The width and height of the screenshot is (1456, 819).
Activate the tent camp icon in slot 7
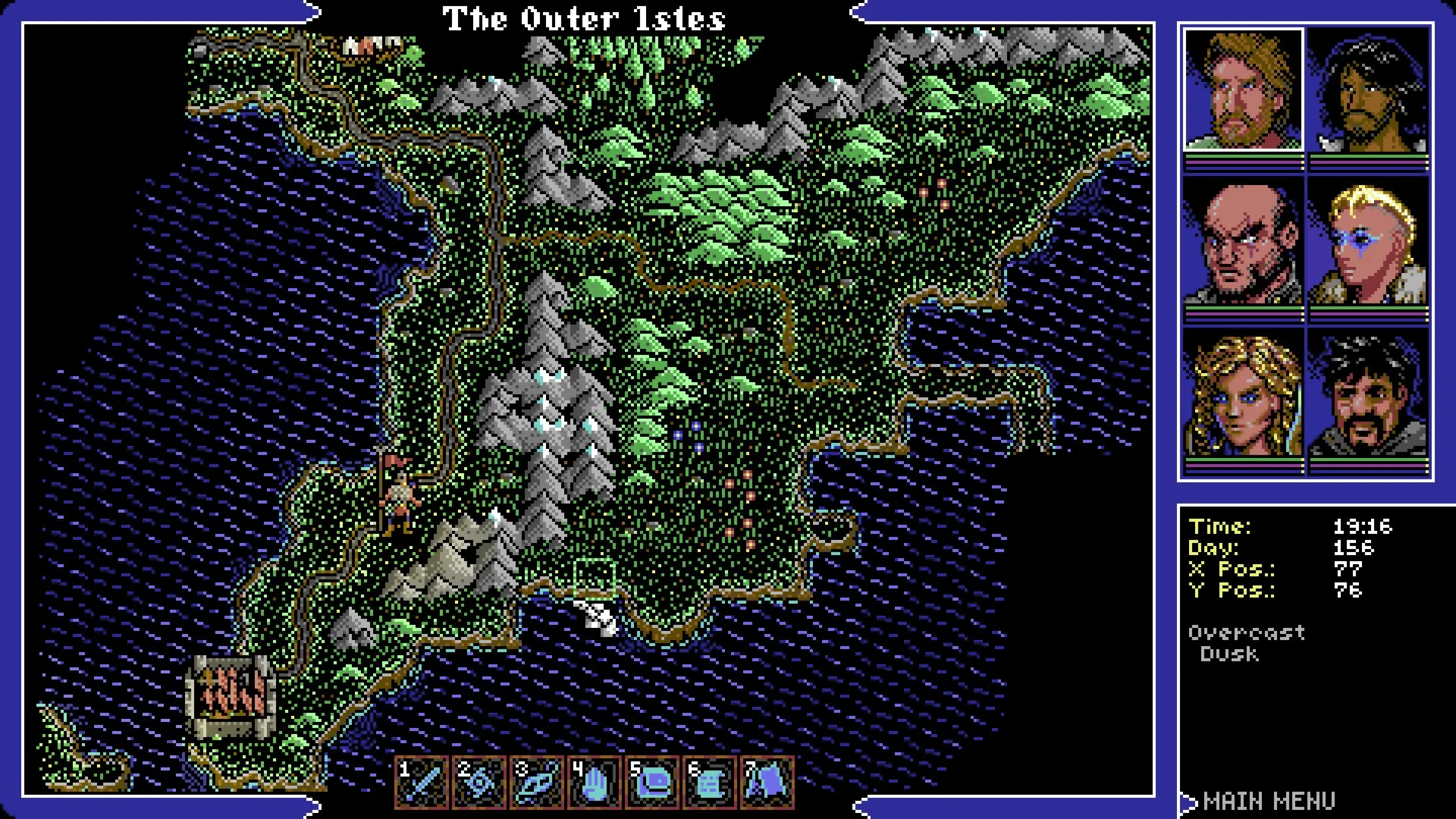click(767, 782)
